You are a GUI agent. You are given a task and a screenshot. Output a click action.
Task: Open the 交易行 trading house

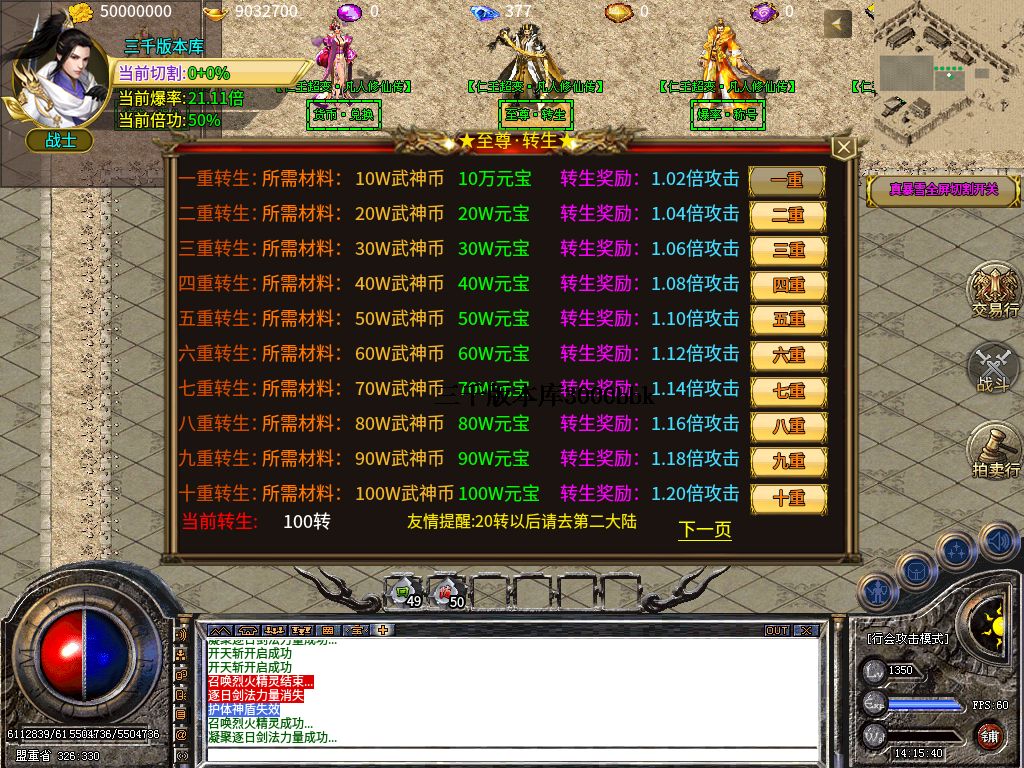(x=994, y=291)
